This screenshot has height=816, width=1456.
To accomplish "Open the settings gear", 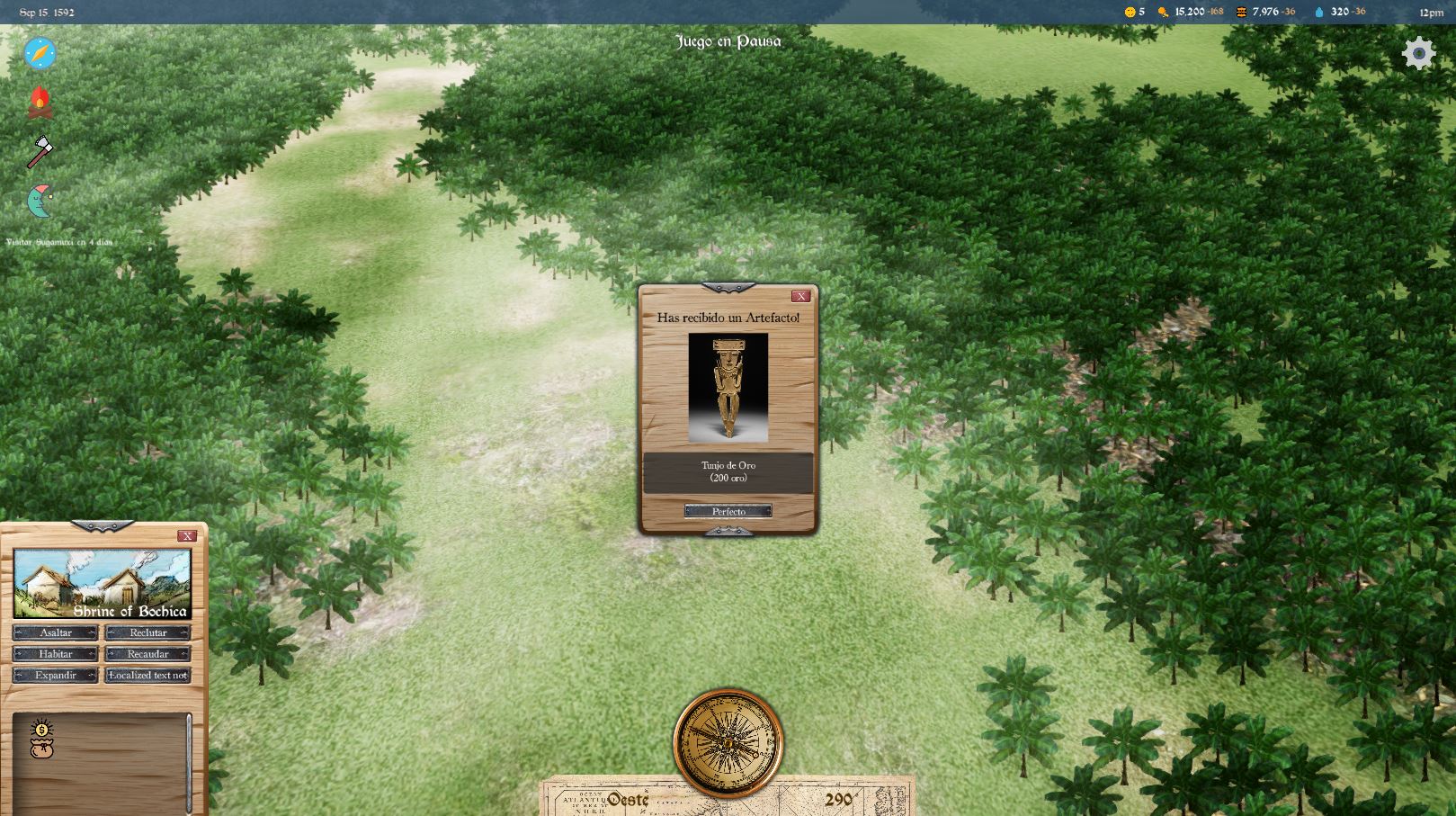I will point(1418,54).
